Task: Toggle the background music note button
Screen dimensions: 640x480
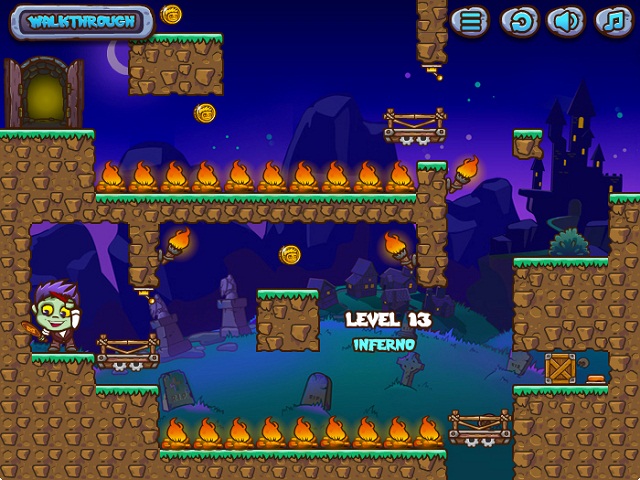Action: 613,20
